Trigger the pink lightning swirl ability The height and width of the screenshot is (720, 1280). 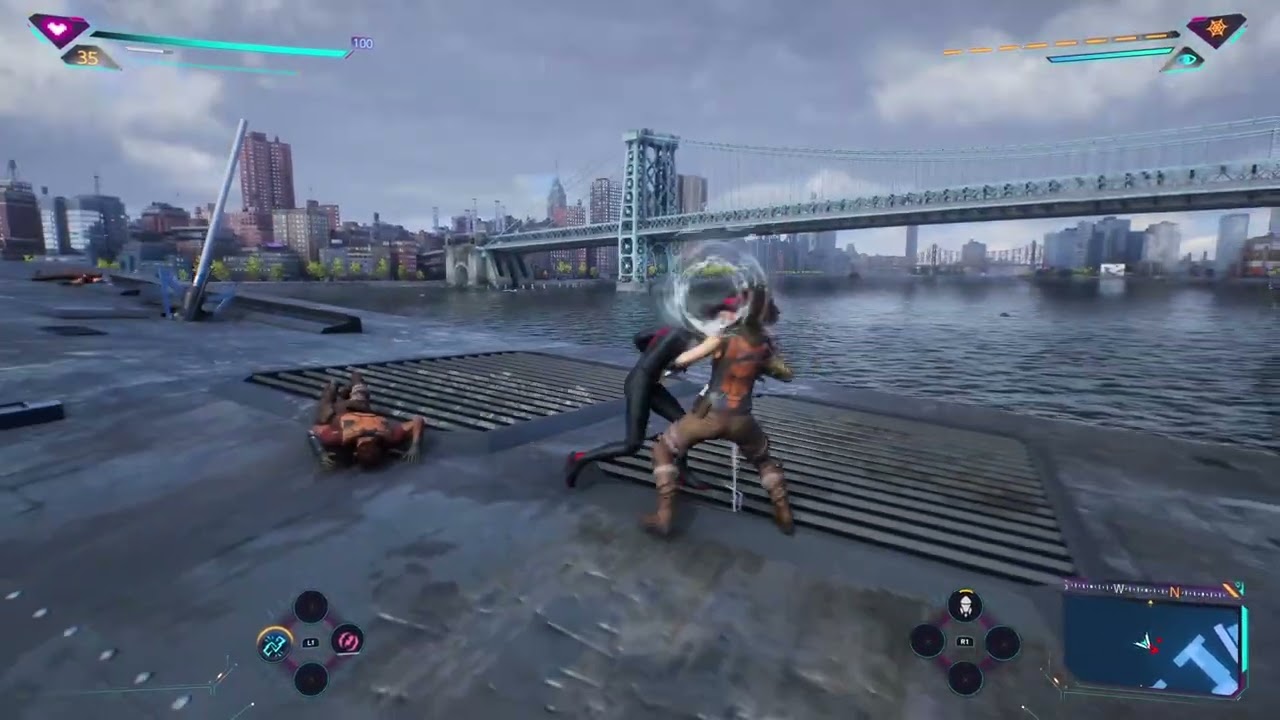click(x=347, y=640)
